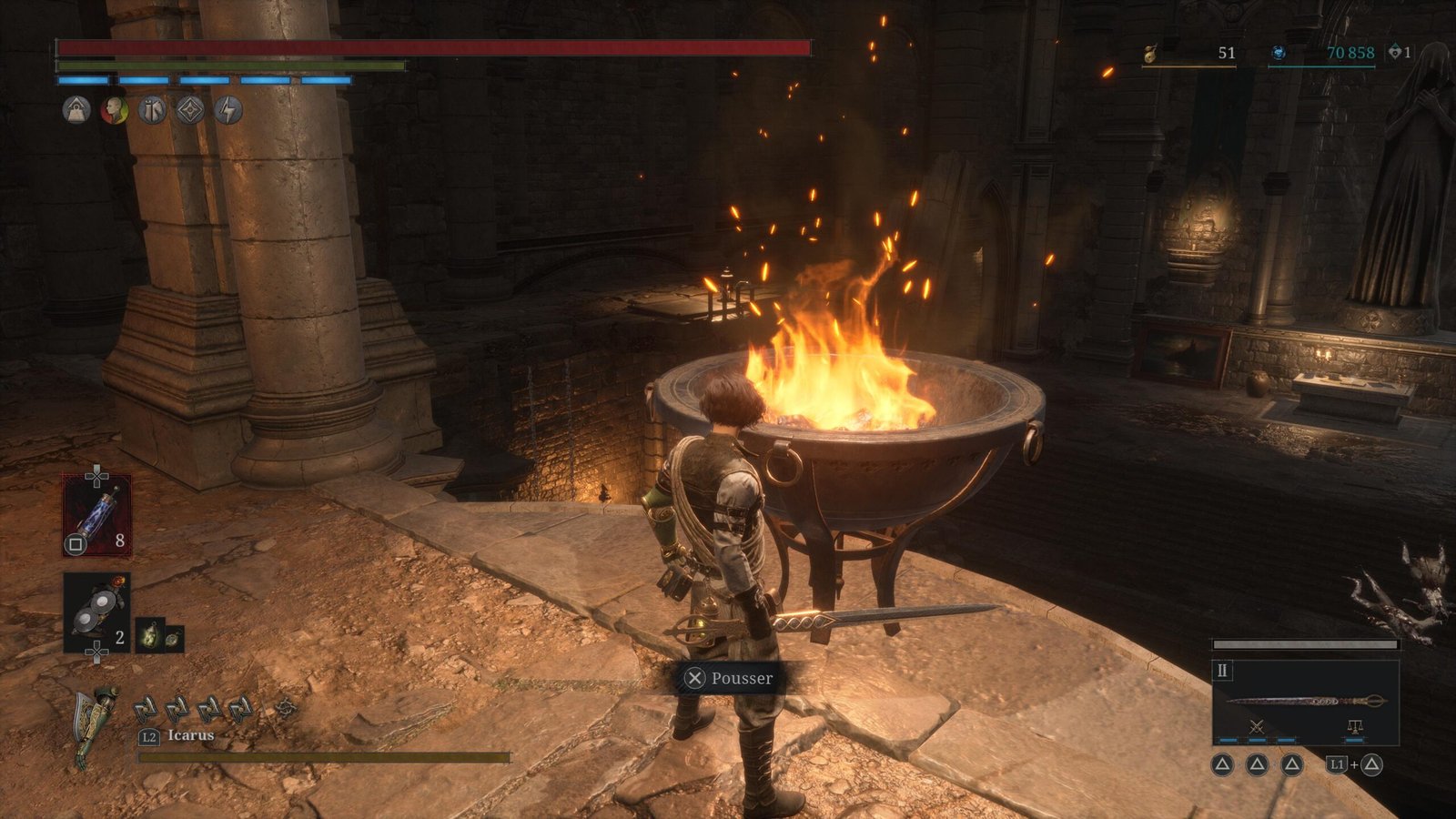Click the scales Fable Art icon

point(1354,726)
